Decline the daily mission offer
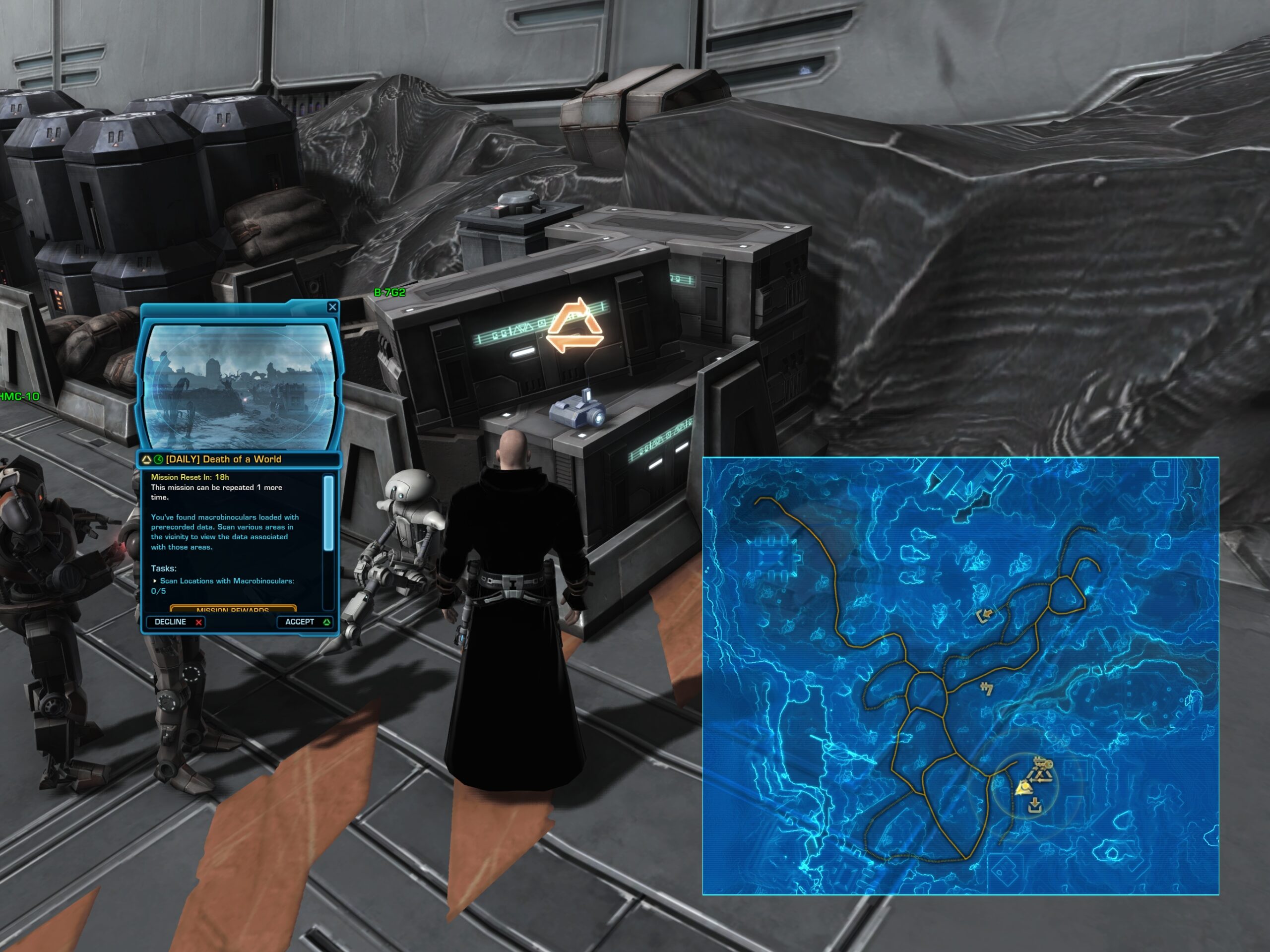Viewport: 1270px width, 952px height. click(177, 622)
